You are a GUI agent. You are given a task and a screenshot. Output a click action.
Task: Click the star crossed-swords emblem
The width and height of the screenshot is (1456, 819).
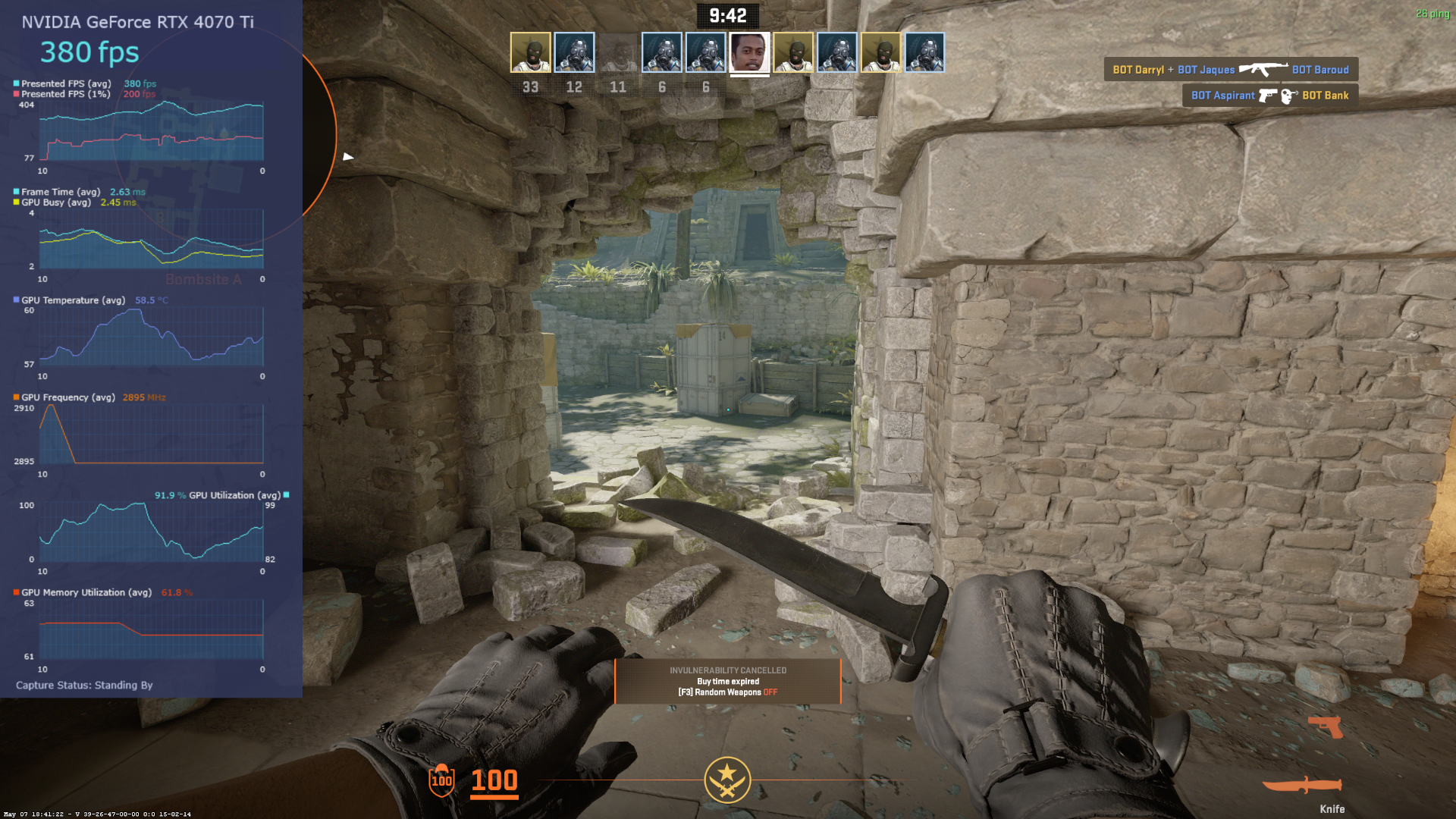pos(727,780)
